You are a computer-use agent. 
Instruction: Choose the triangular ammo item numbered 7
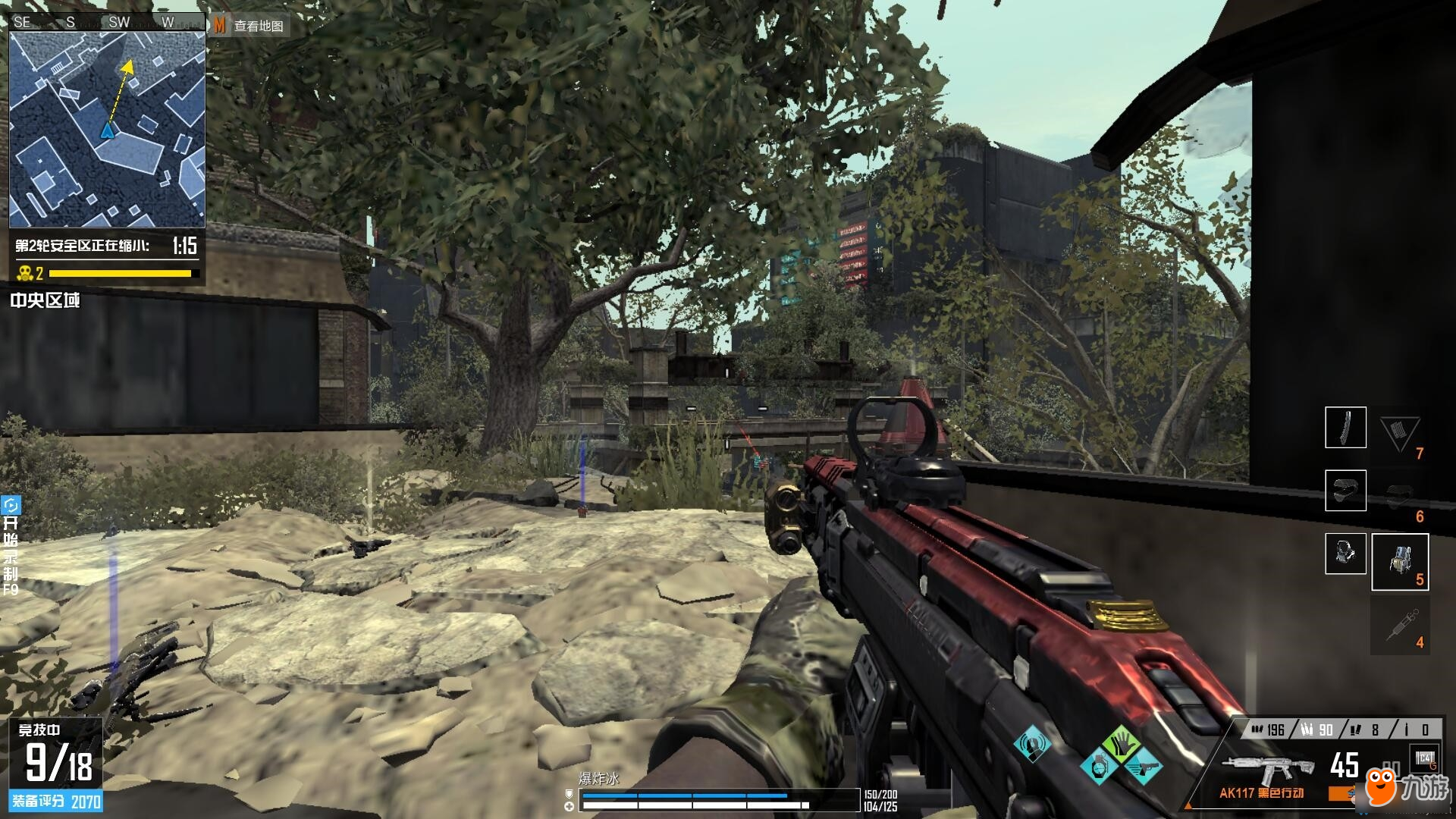click(1399, 435)
